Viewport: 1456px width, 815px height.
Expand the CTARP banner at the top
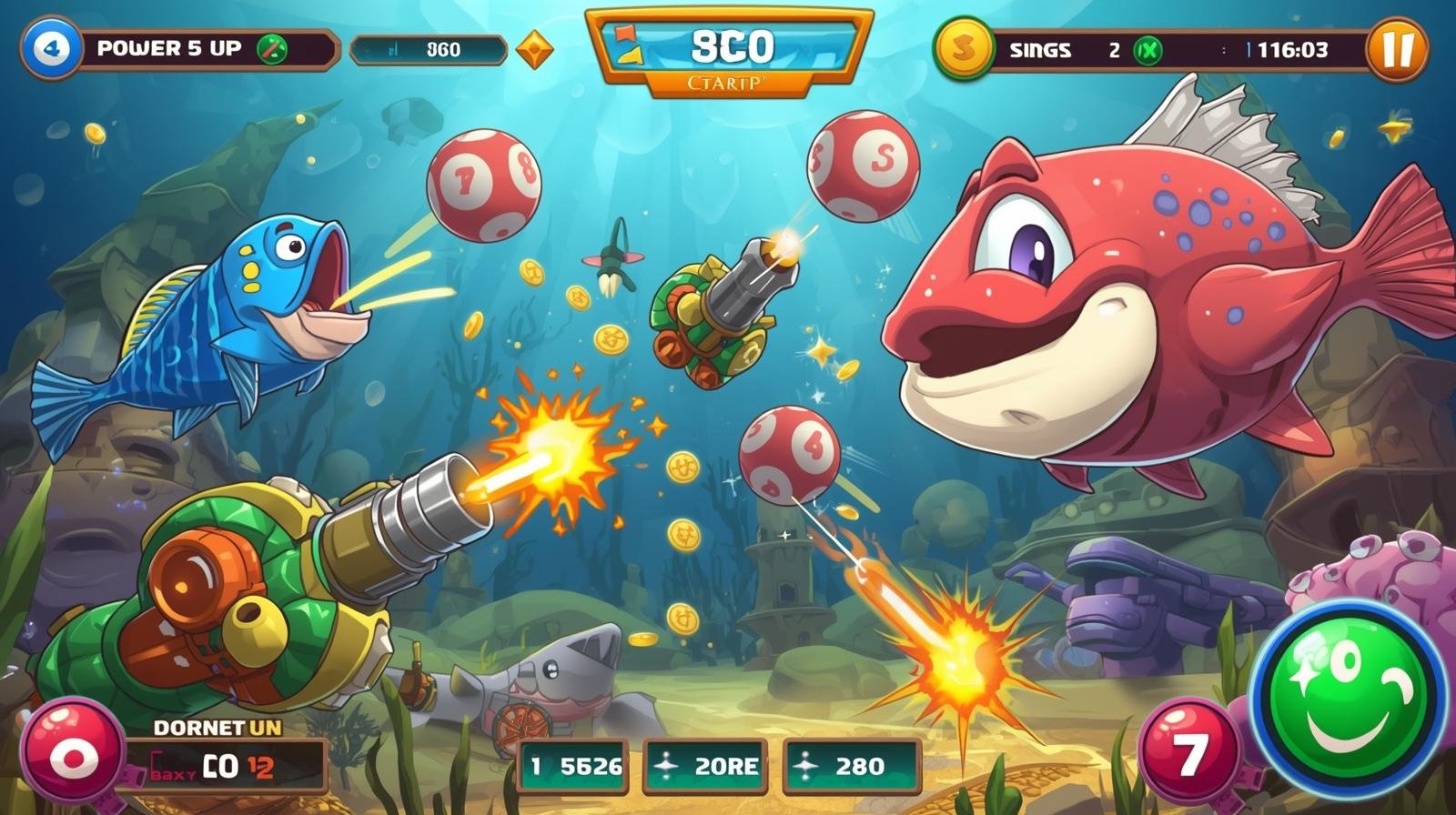[728, 83]
